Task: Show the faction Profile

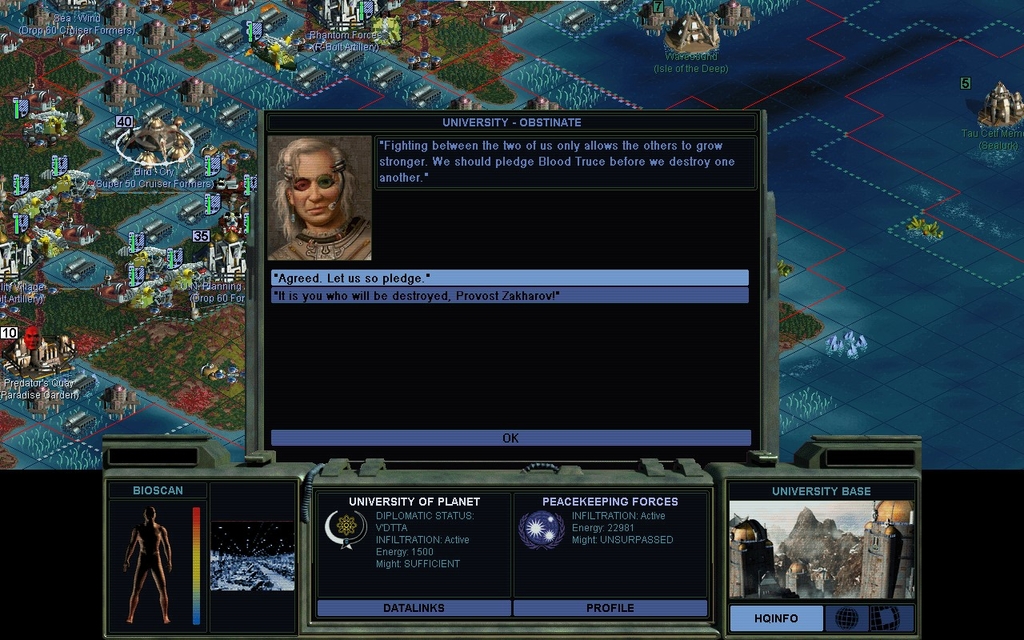Action: pos(610,608)
